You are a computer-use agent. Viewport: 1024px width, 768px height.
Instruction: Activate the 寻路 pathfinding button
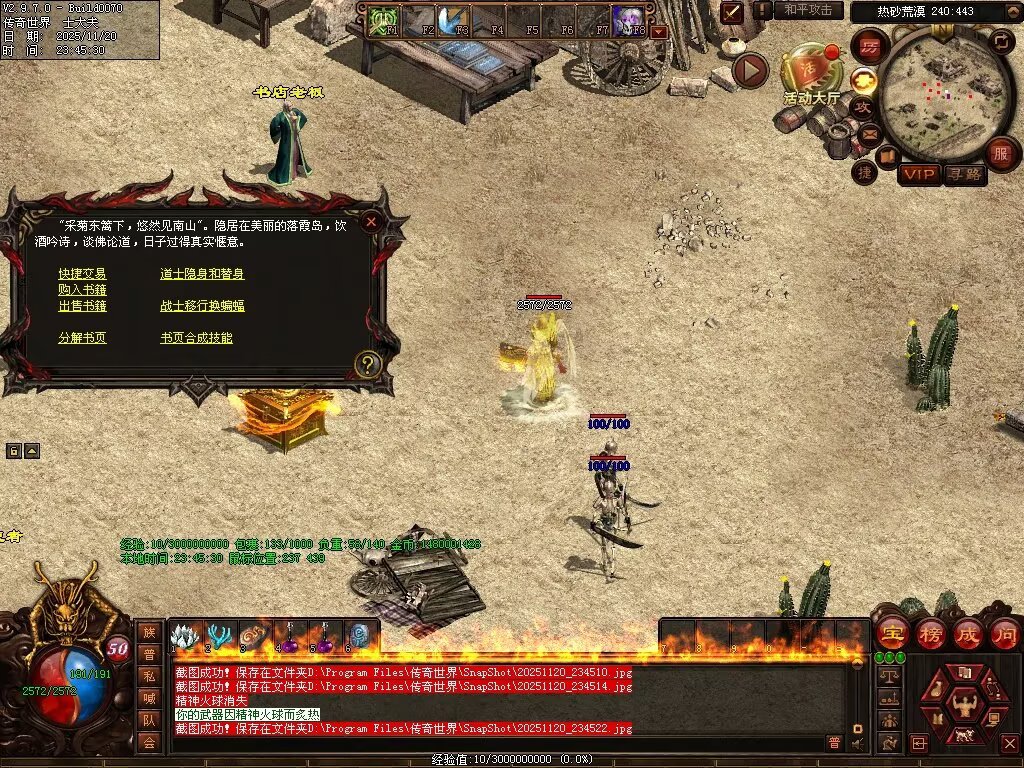click(x=965, y=174)
